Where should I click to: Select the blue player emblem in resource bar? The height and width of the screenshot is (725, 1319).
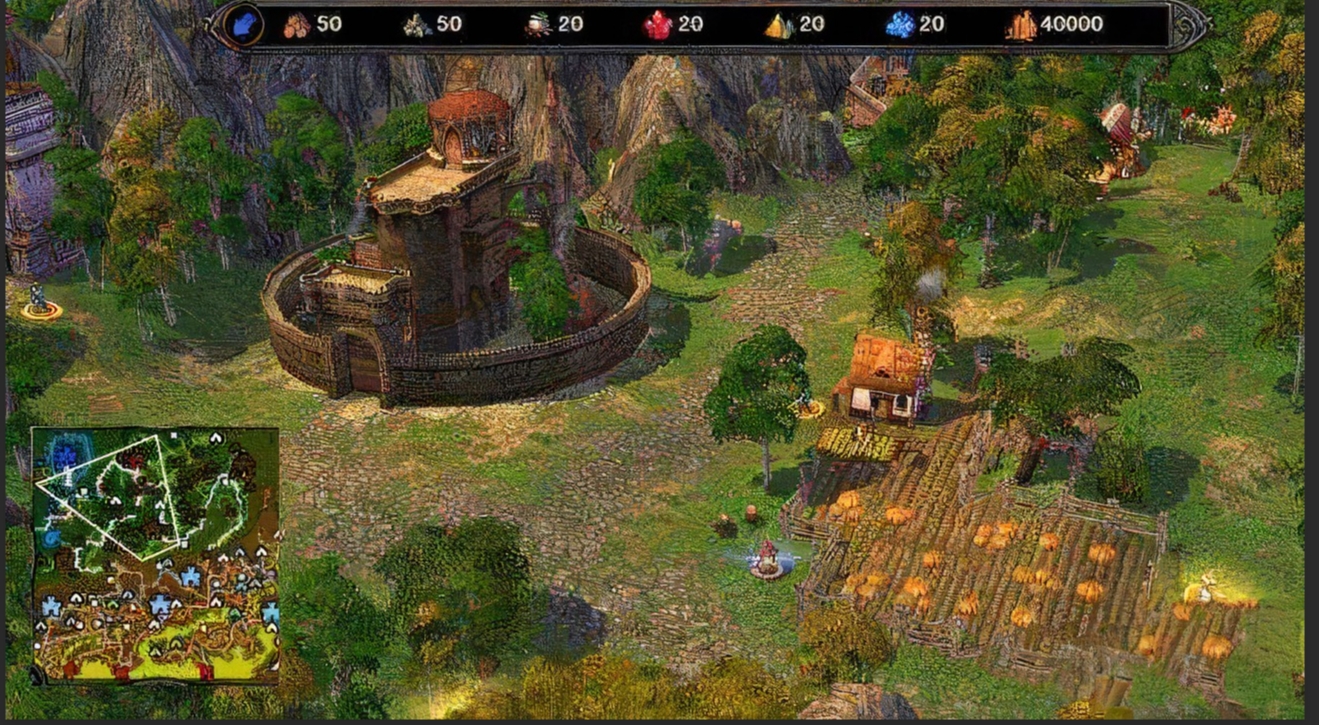[244, 24]
